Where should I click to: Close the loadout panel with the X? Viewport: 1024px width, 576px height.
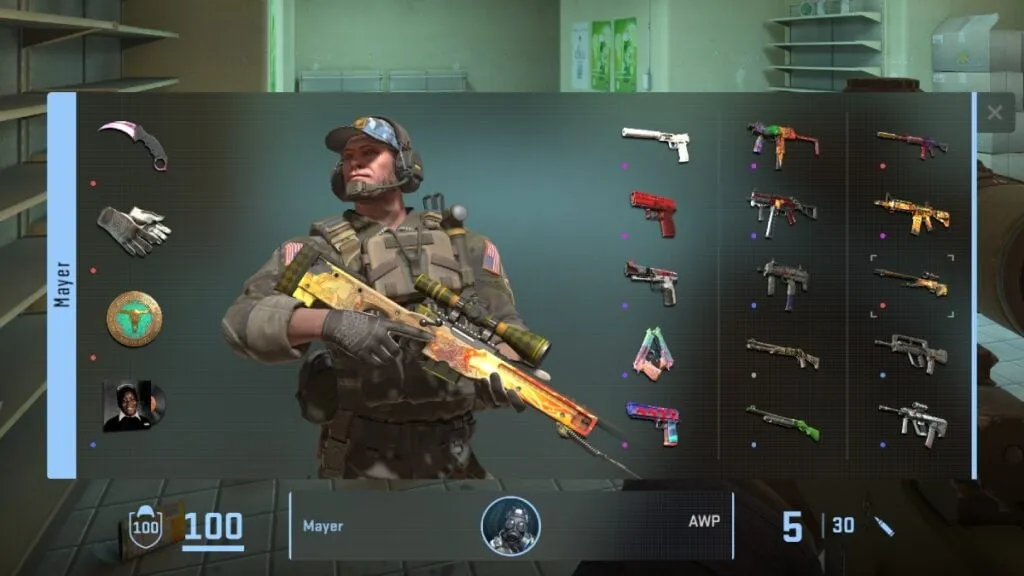click(x=994, y=114)
